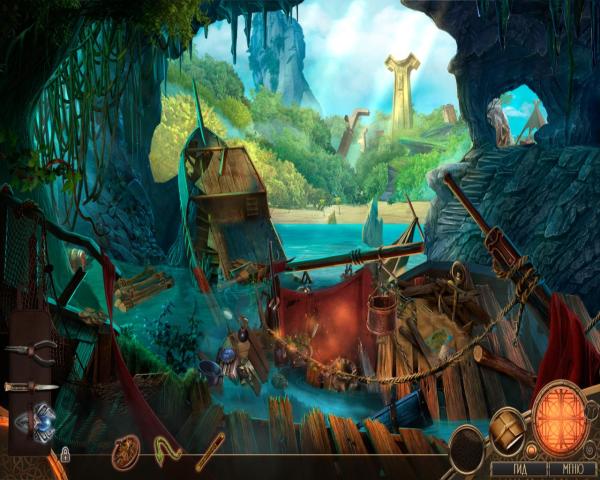Pick the orange rod from inventory

click(x=210, y=451)
